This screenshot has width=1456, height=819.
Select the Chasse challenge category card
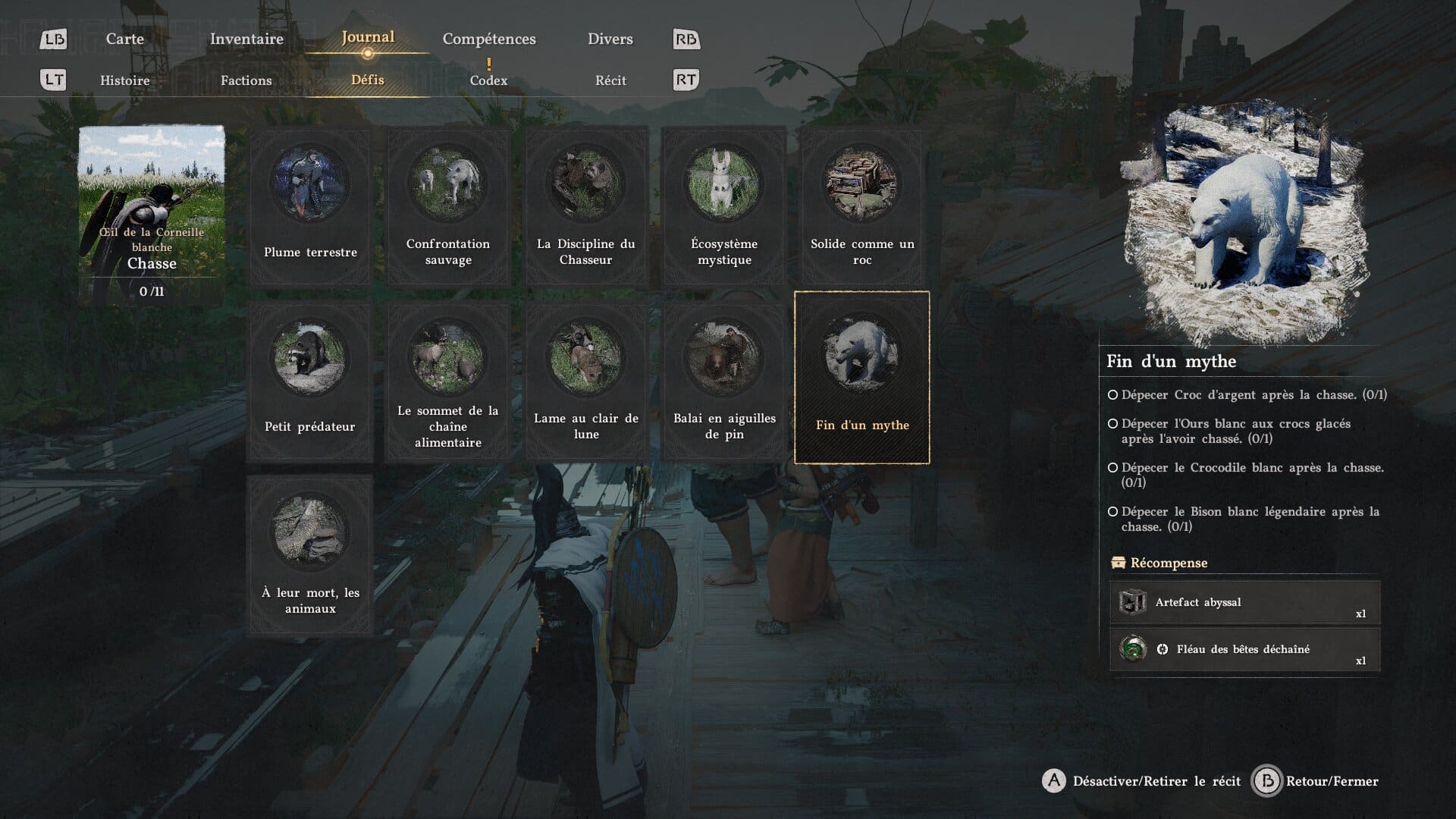pyautogui.click(x=152, y=215)
